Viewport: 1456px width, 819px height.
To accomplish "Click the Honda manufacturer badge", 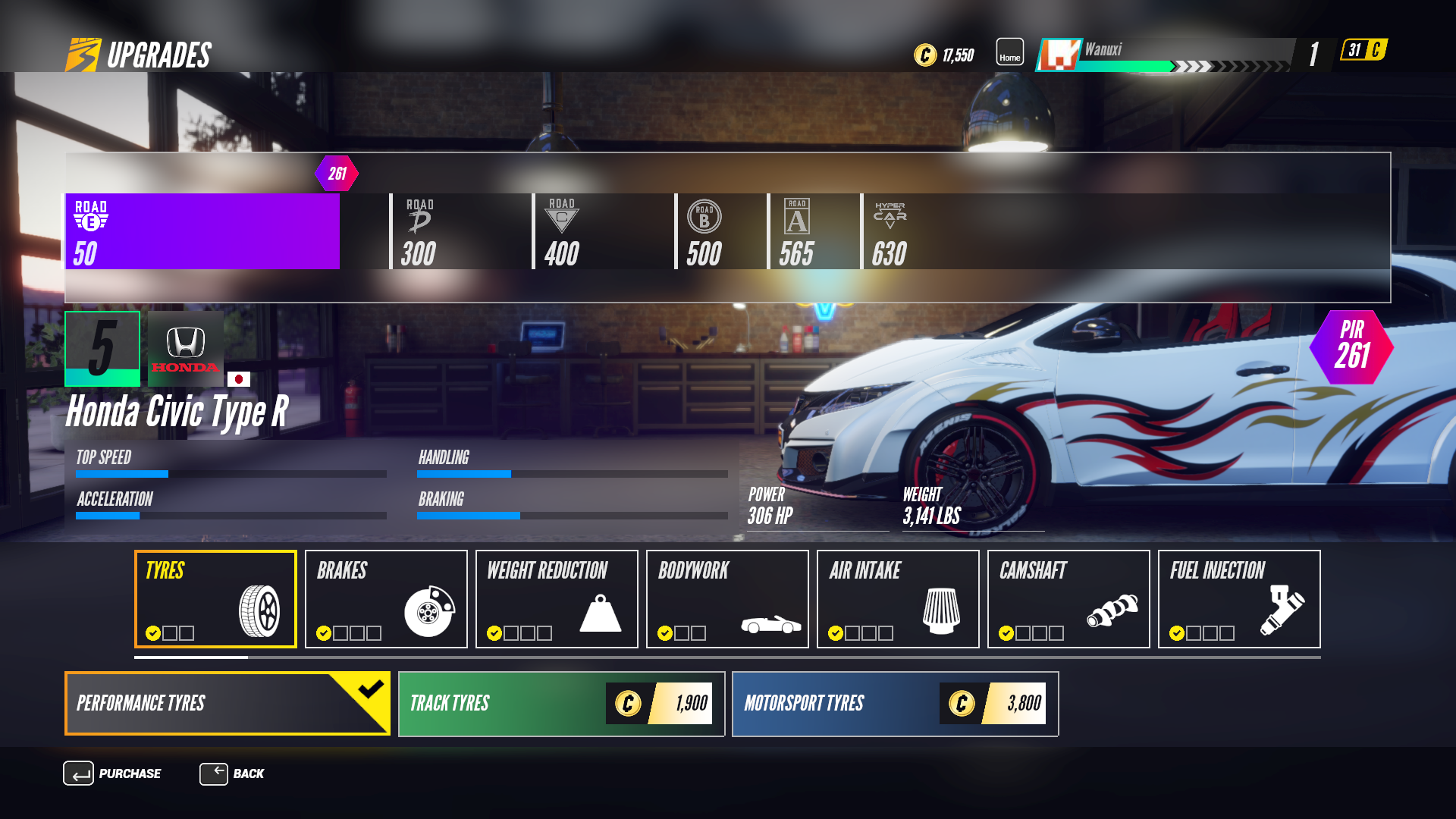I will (x=186, y=348).
